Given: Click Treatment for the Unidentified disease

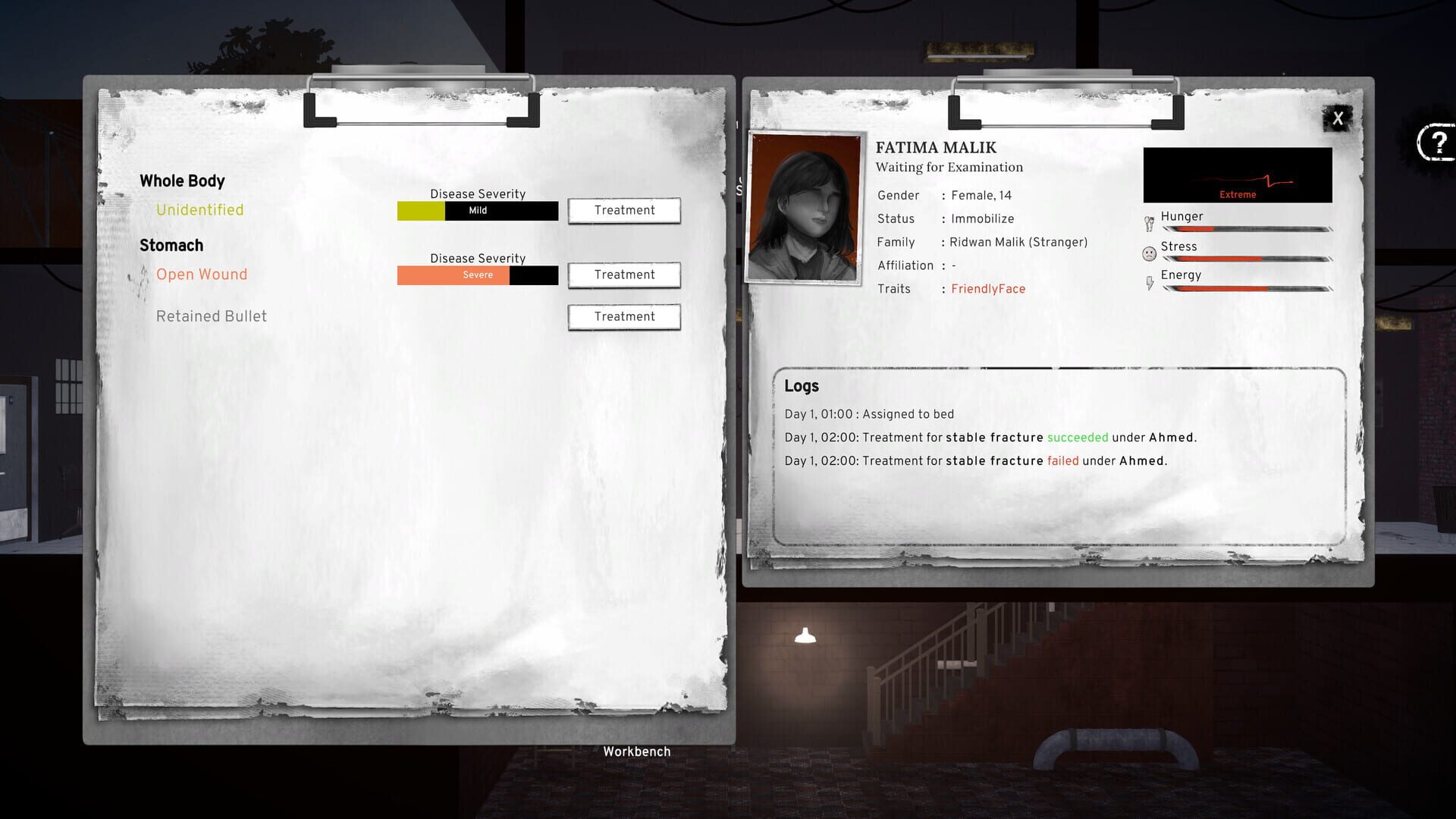Looking at the screenshot, I should pos(623,210).
